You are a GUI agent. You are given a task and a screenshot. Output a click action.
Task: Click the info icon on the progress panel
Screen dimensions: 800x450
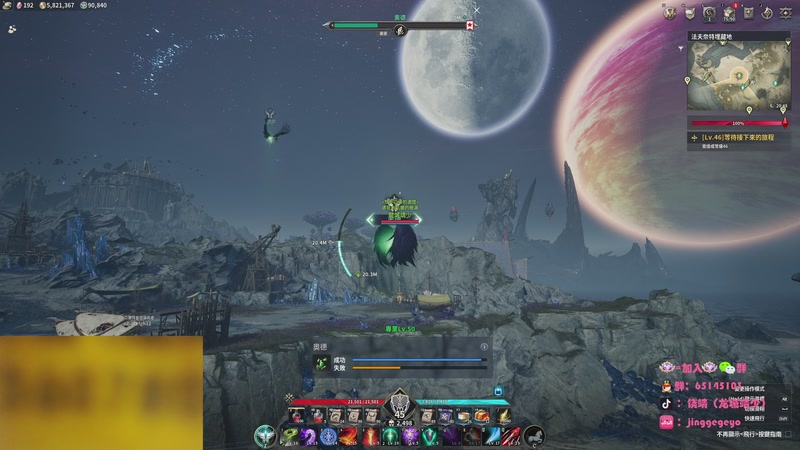click(485, 347)
